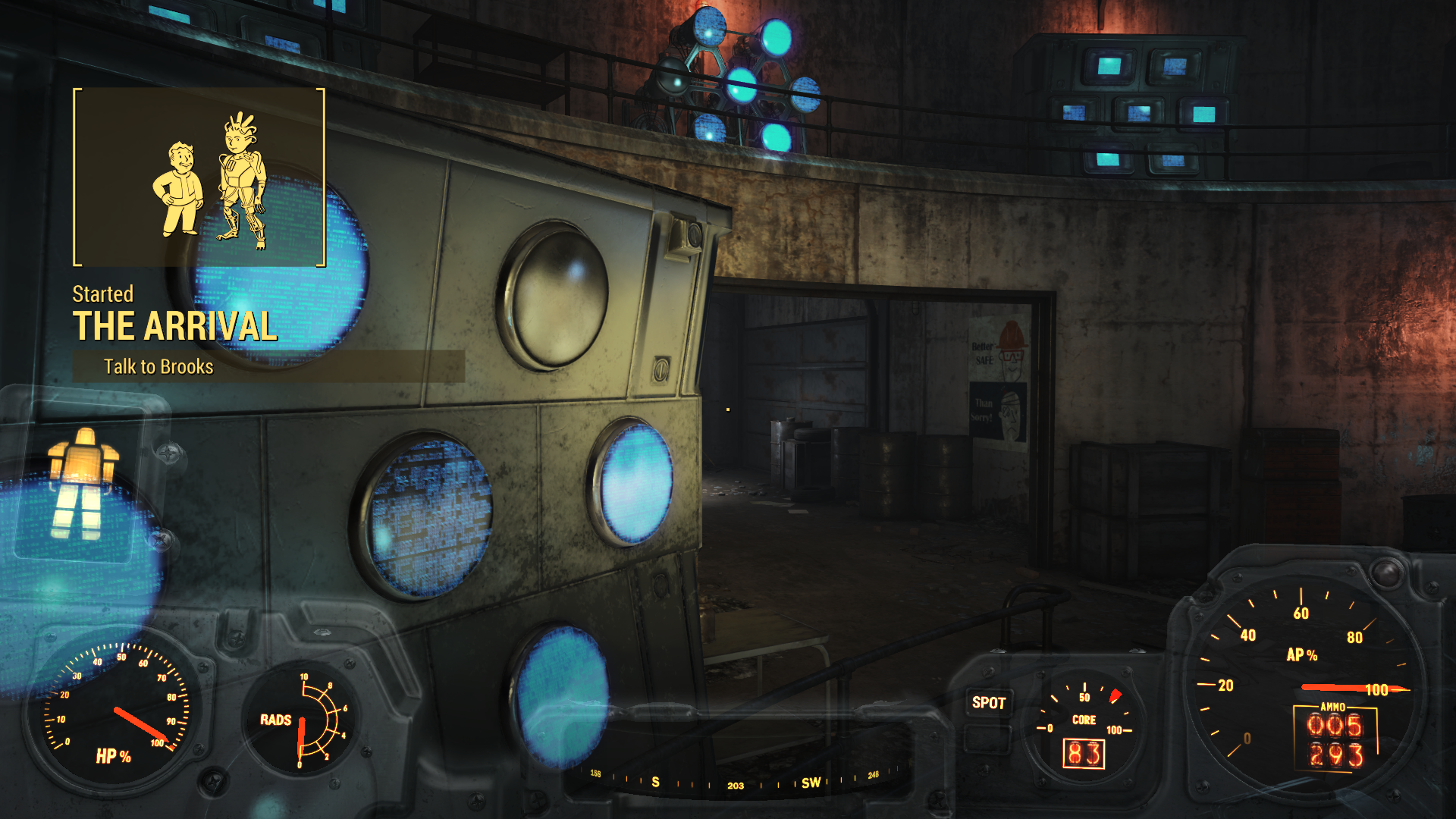Click the Talk to Brooks objective
The height and width of the screenshot is (819, 1456).
(x=158, y=367)
